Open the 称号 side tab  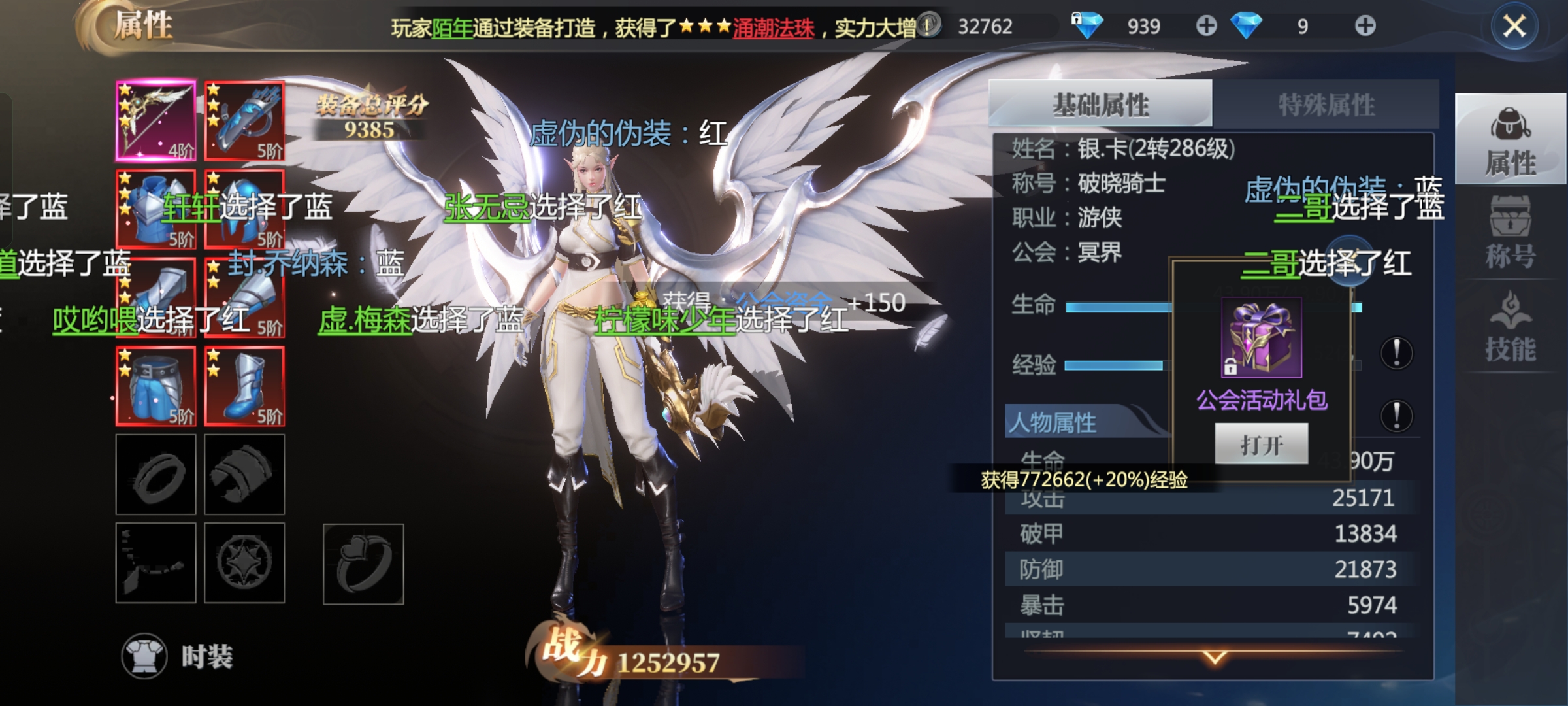coord(1510,234)
